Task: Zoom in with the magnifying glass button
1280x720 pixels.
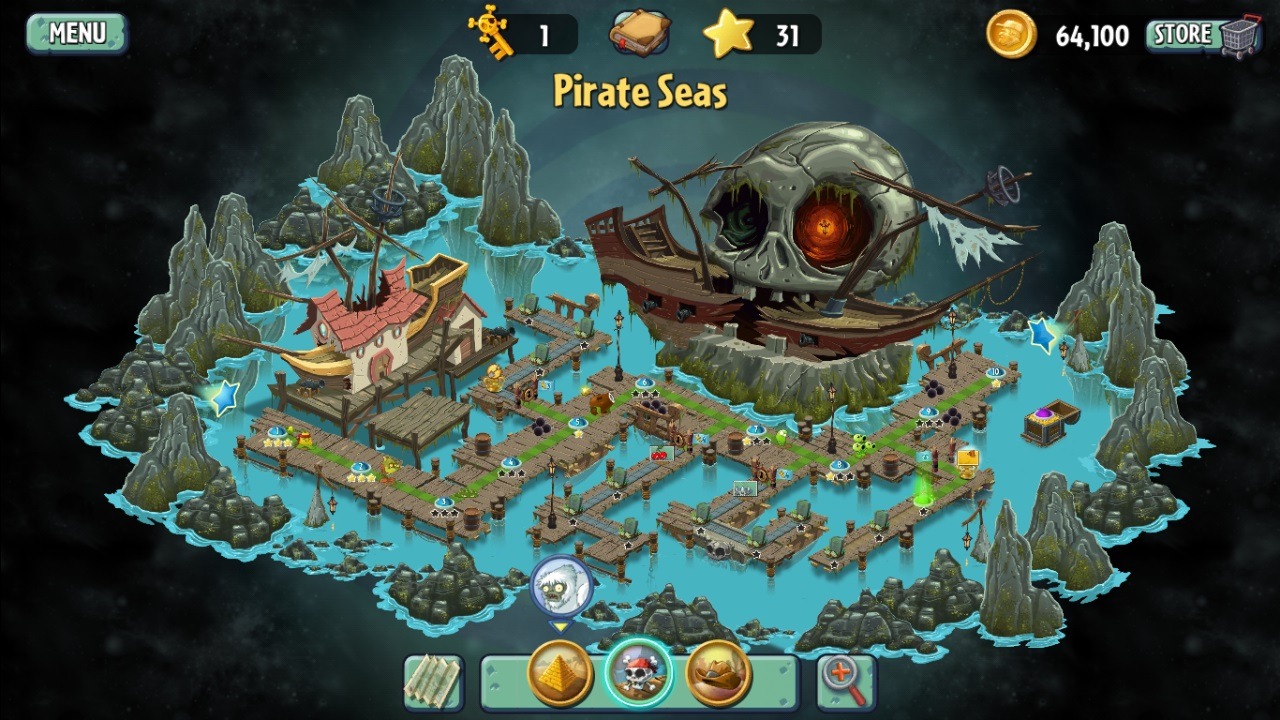Action: 846,682
